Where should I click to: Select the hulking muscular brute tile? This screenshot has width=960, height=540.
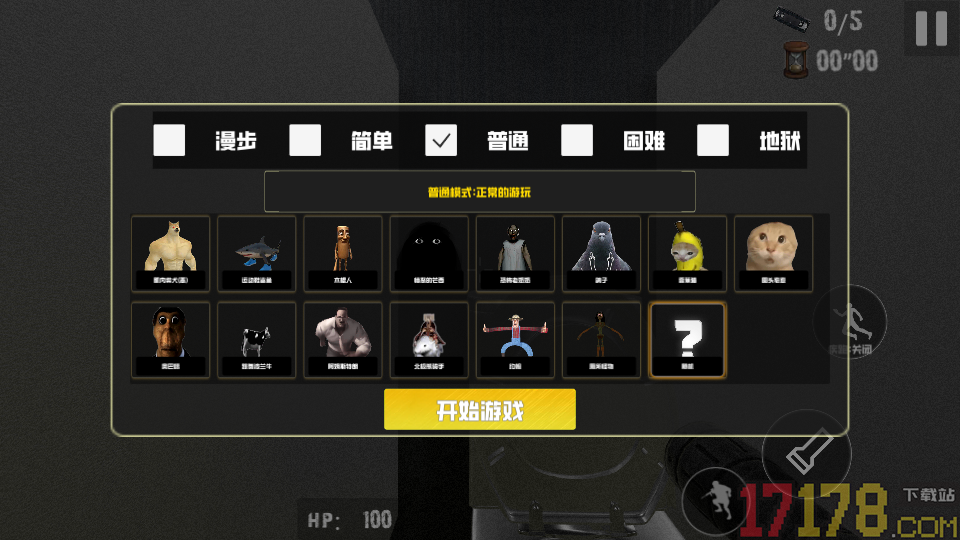point(343,340)
